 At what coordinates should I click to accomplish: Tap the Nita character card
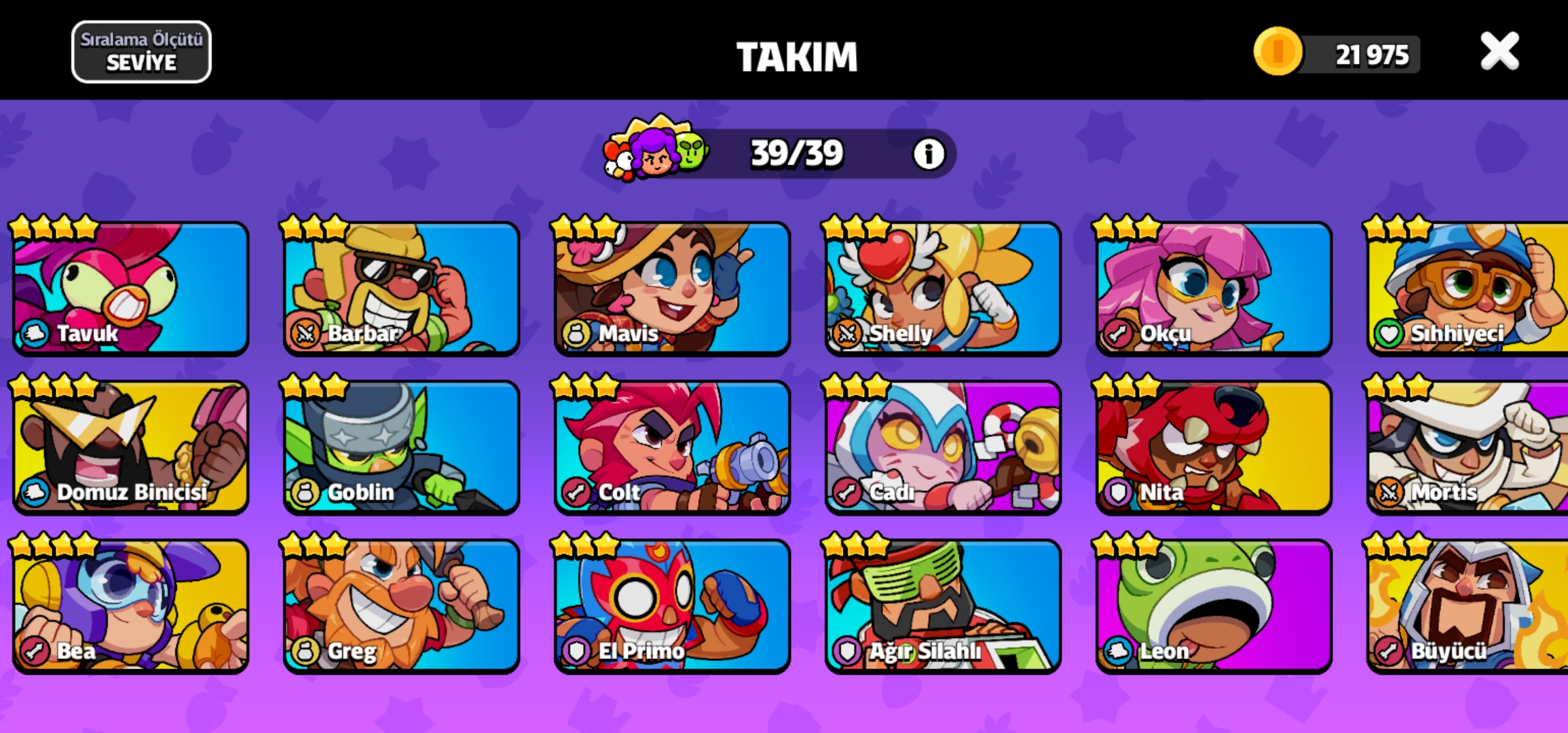[x=1214, y=447]
